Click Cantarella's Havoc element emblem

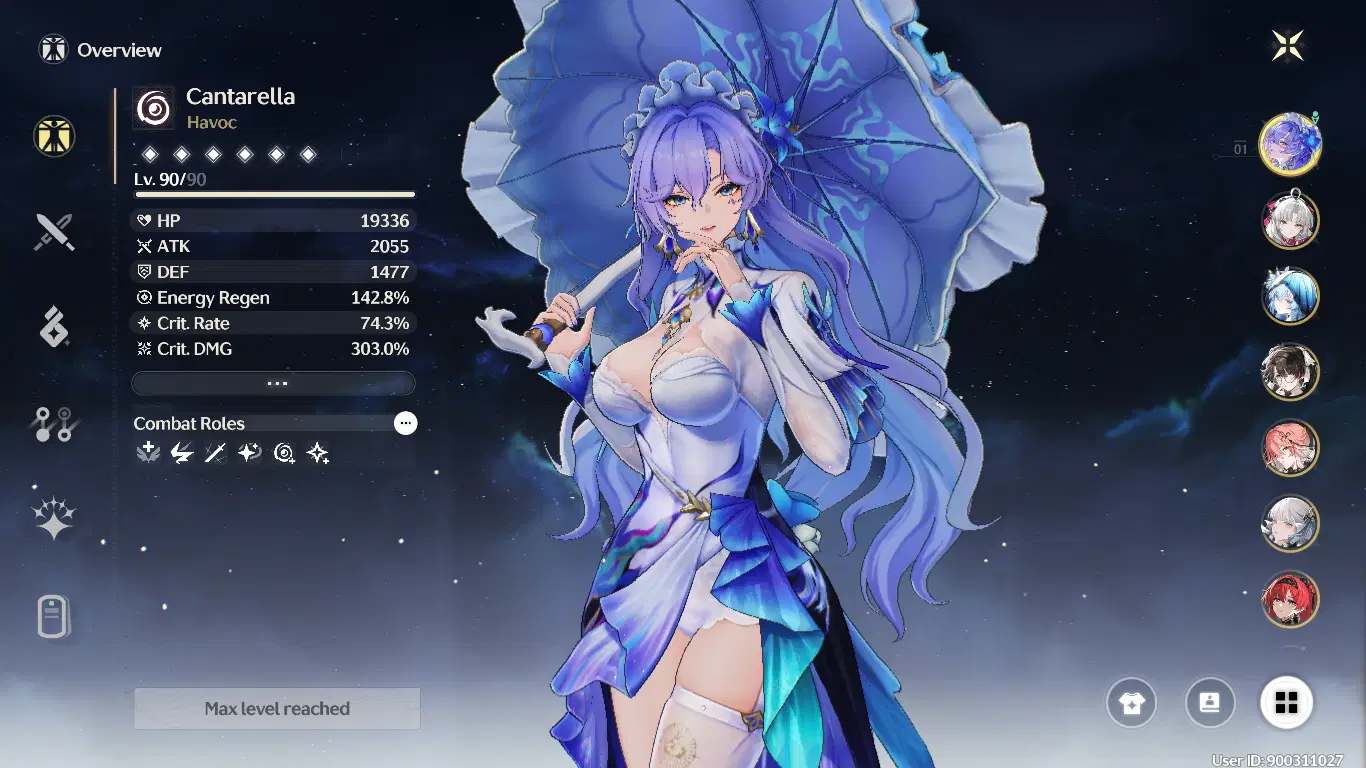click(x=151, y=107)
